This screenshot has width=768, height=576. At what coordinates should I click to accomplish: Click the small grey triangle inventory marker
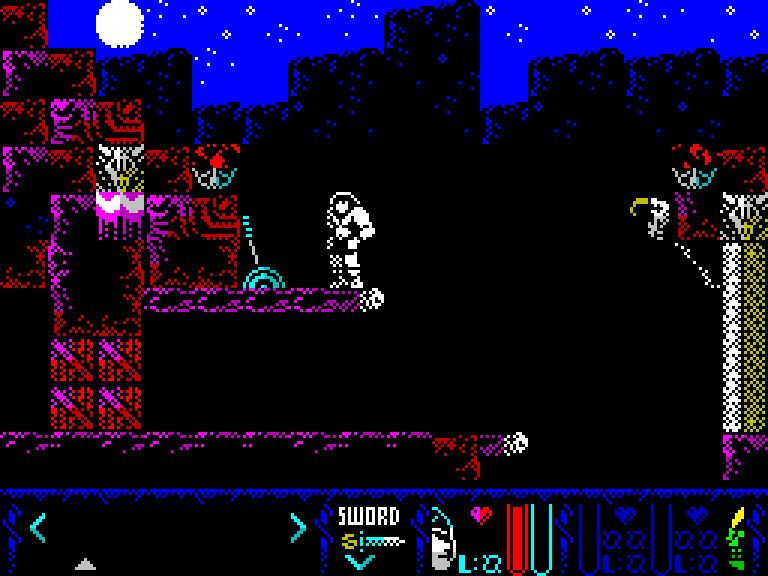pos(85,564)
